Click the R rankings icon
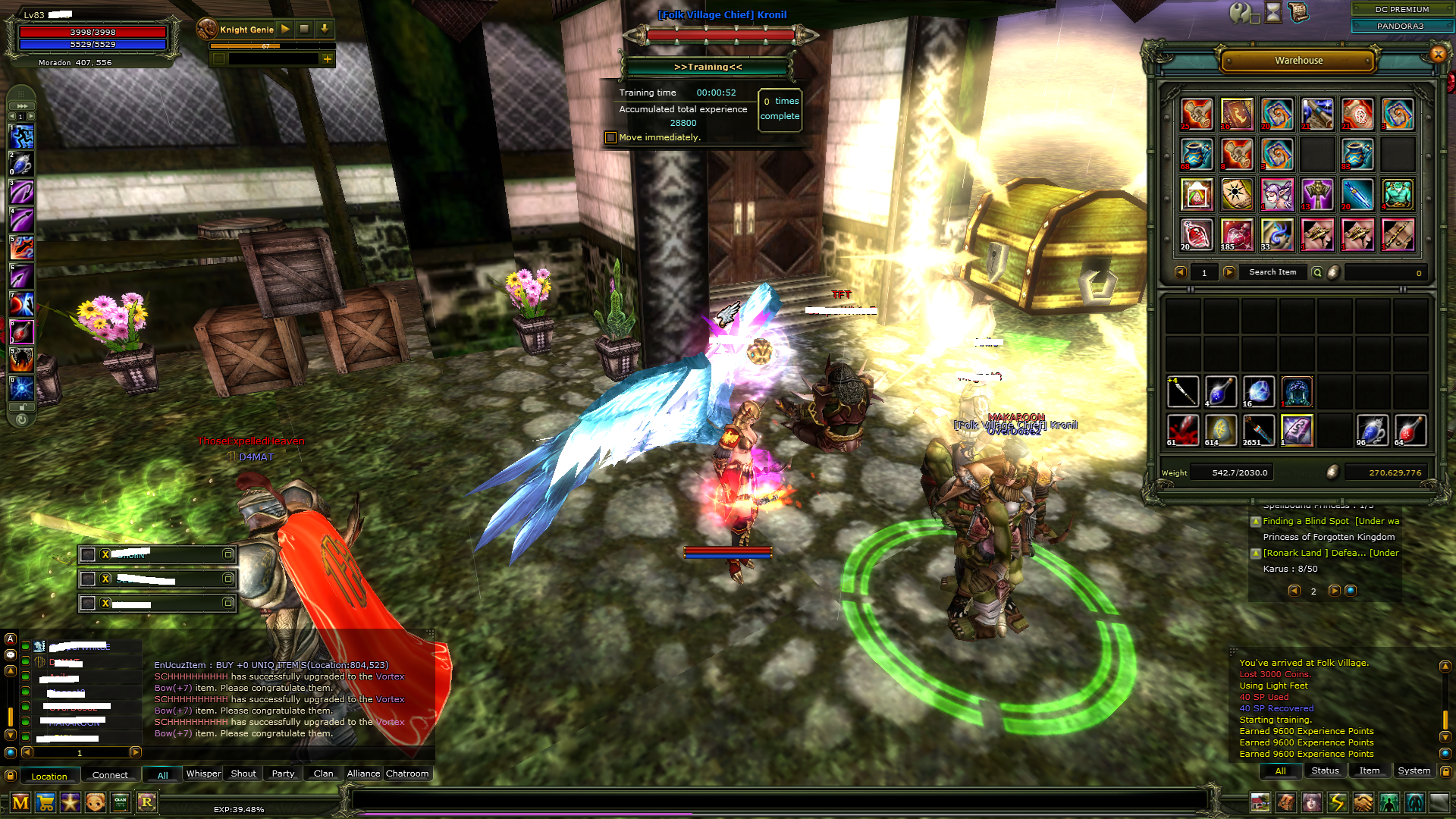The width and height of the screenshot is (1456, 819). (148, 802)
